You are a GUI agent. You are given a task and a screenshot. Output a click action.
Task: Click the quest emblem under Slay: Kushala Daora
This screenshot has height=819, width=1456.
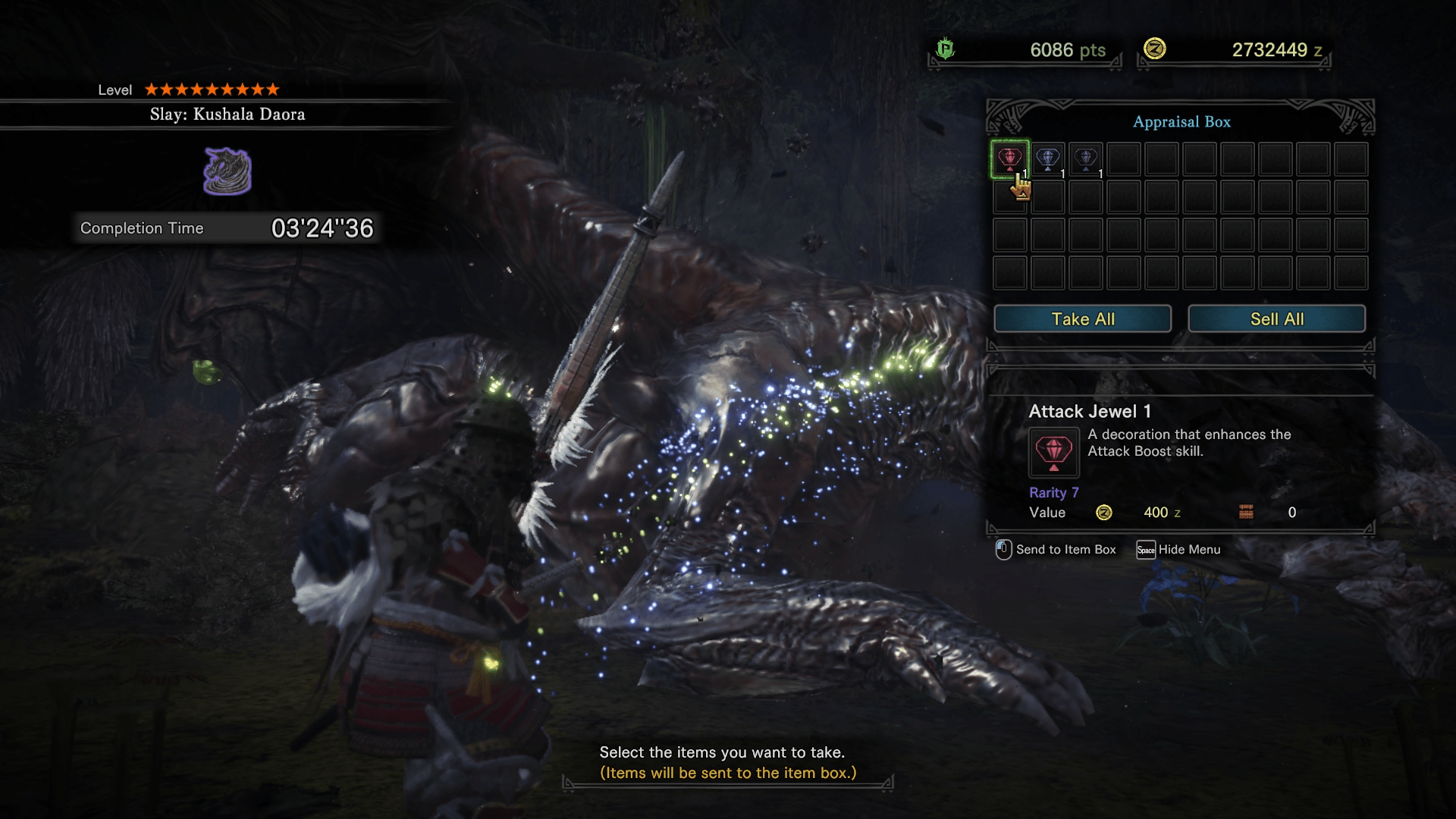227,170
